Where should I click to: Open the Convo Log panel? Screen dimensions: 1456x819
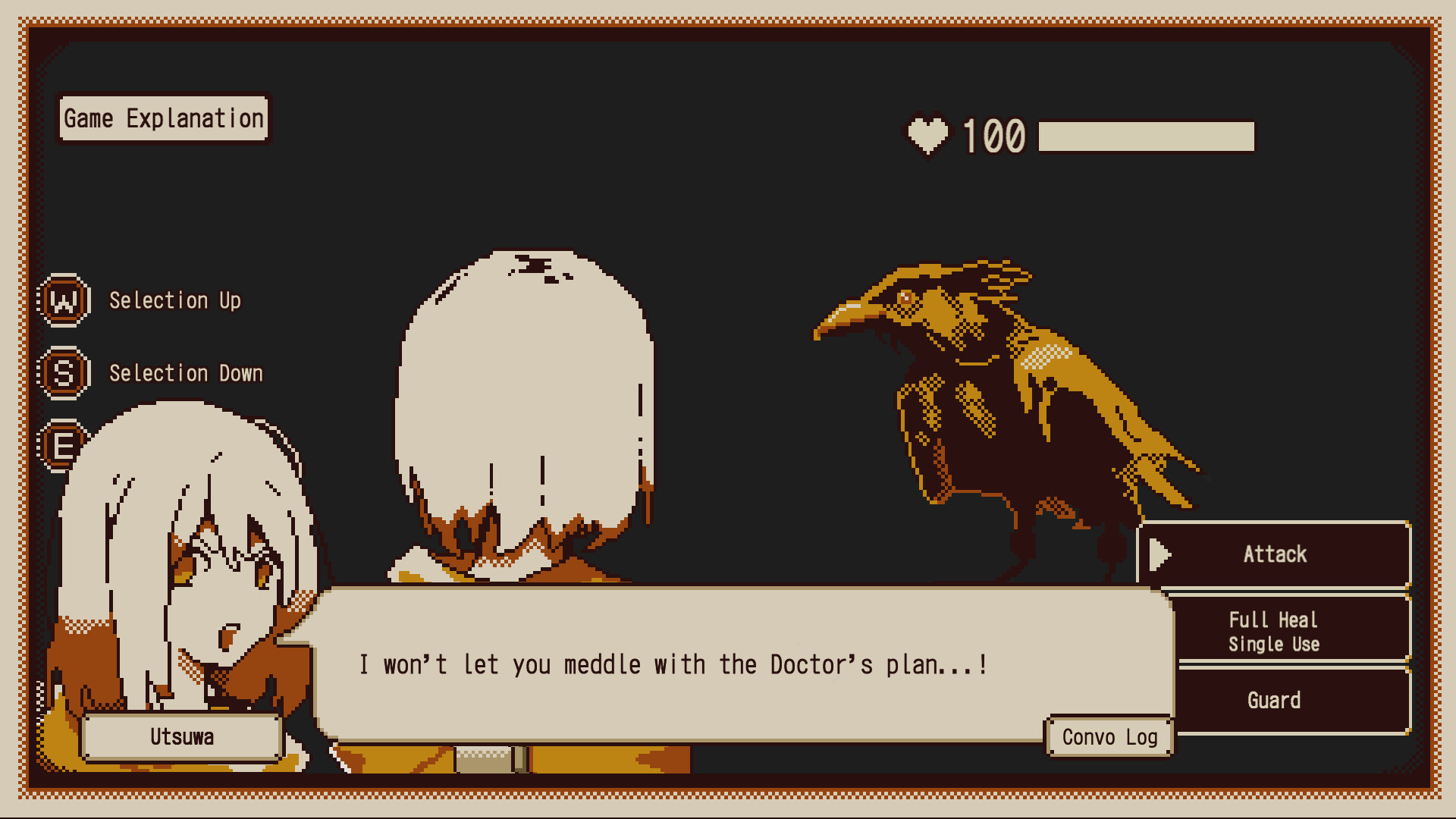(x=1109, y=736)
